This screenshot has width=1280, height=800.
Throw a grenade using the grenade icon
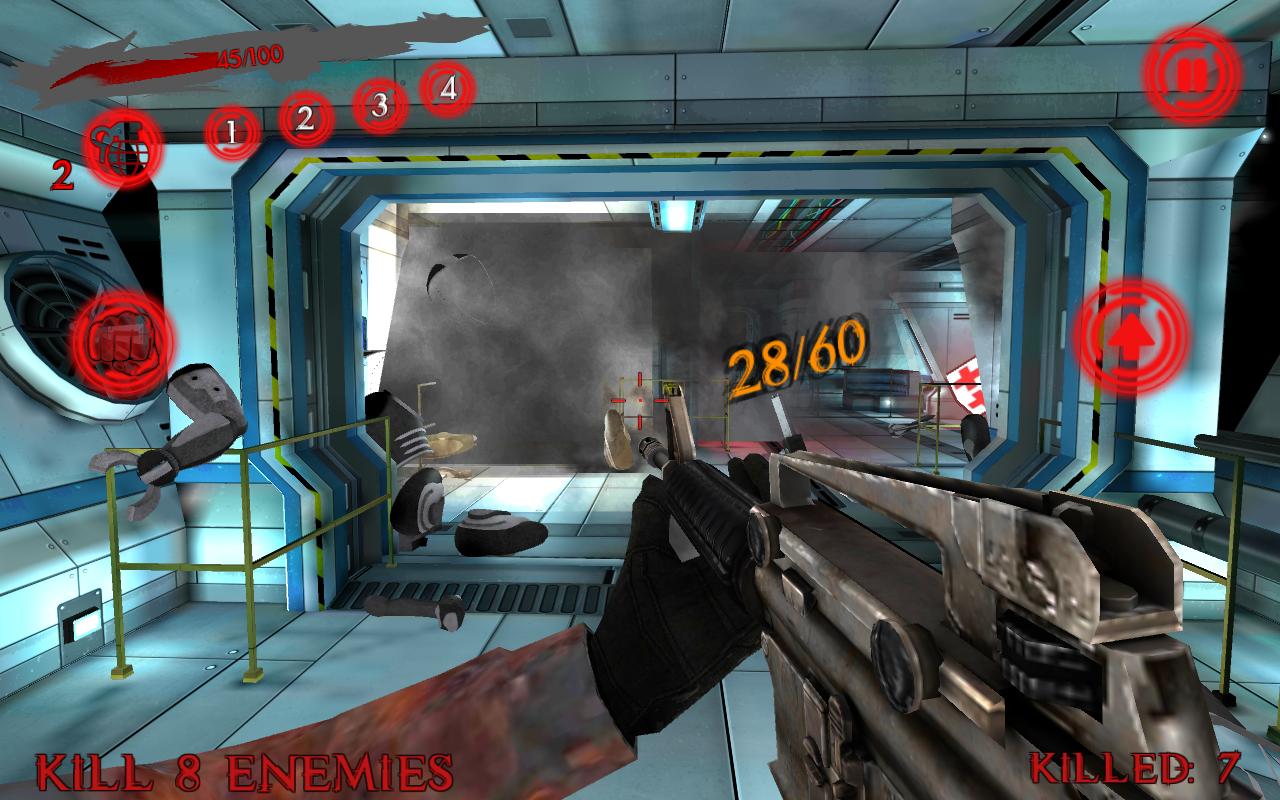(123, 148)
